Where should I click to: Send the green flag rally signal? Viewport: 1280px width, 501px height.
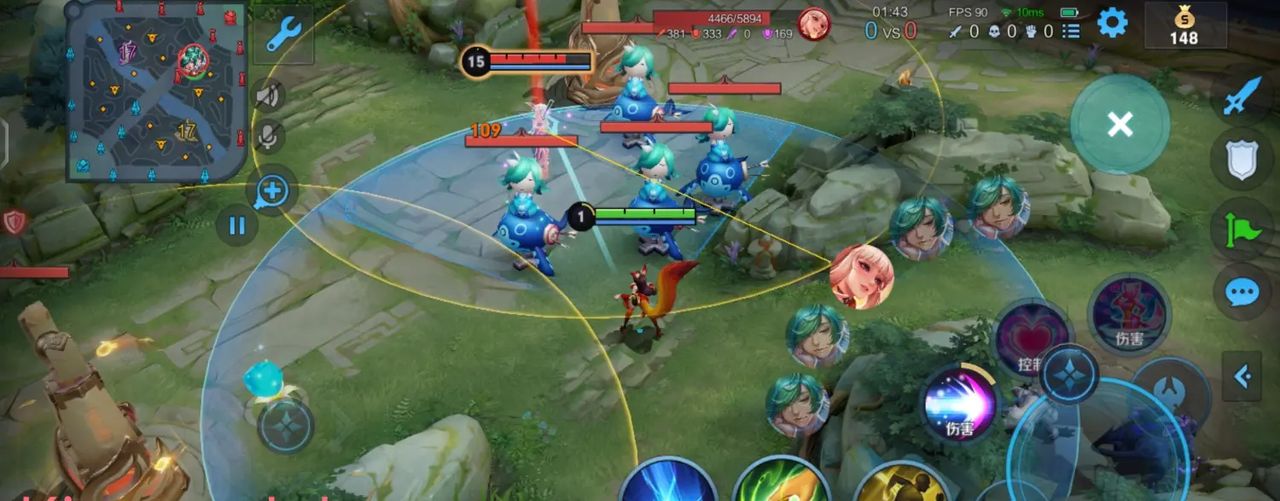click(x=1242, y=227)
